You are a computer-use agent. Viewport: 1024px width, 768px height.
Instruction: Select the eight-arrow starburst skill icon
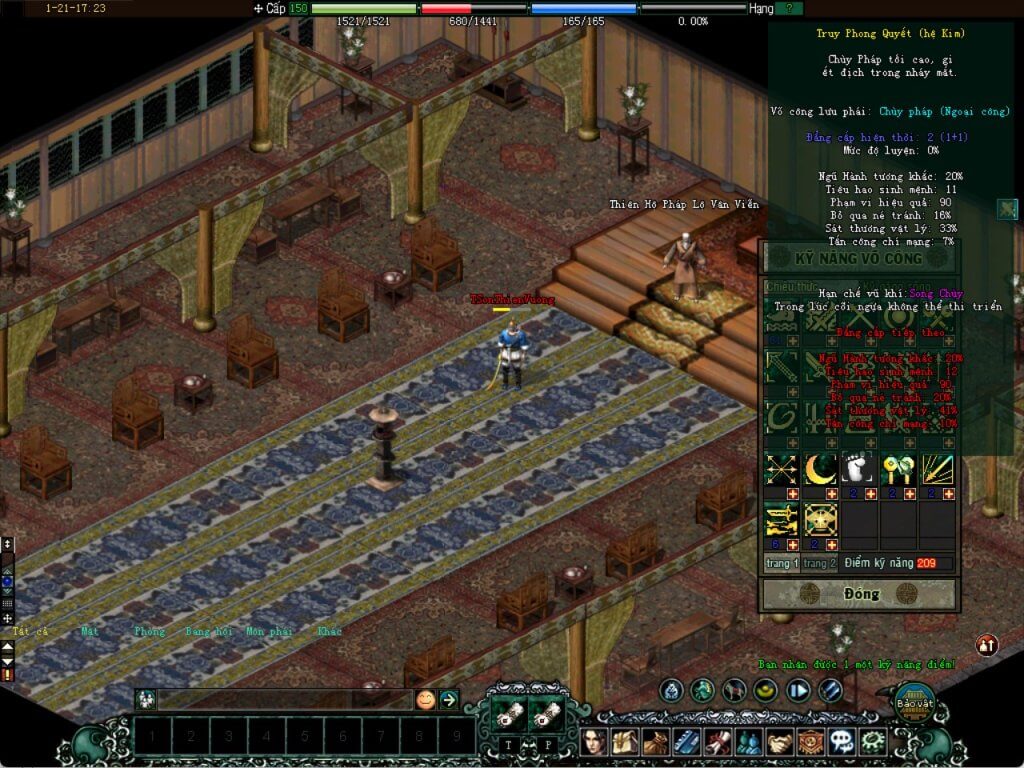coord(781,468)
